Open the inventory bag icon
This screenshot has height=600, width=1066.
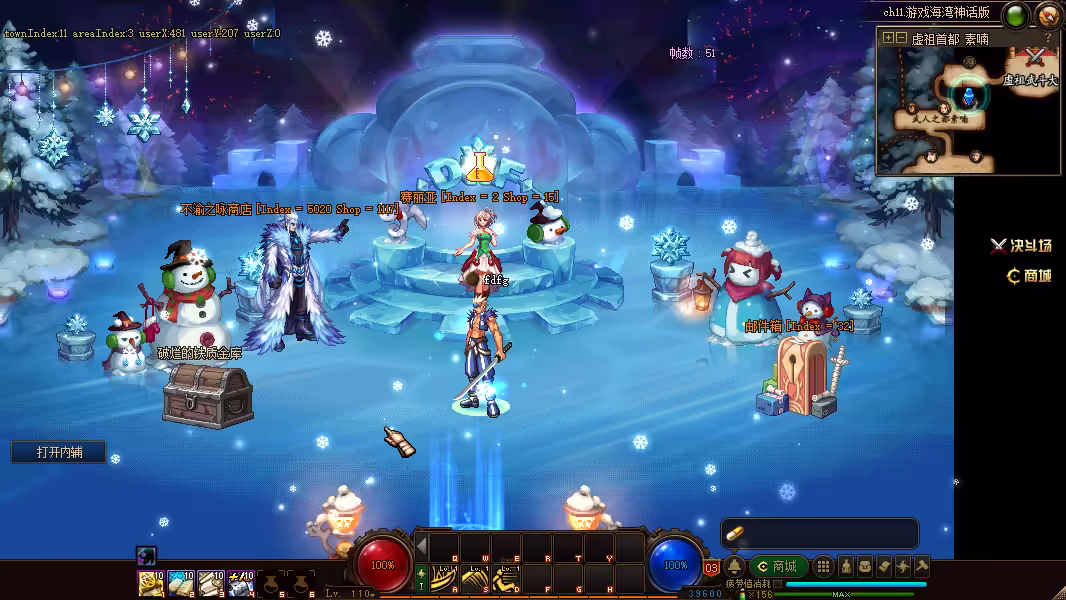[x=865, y=566]
